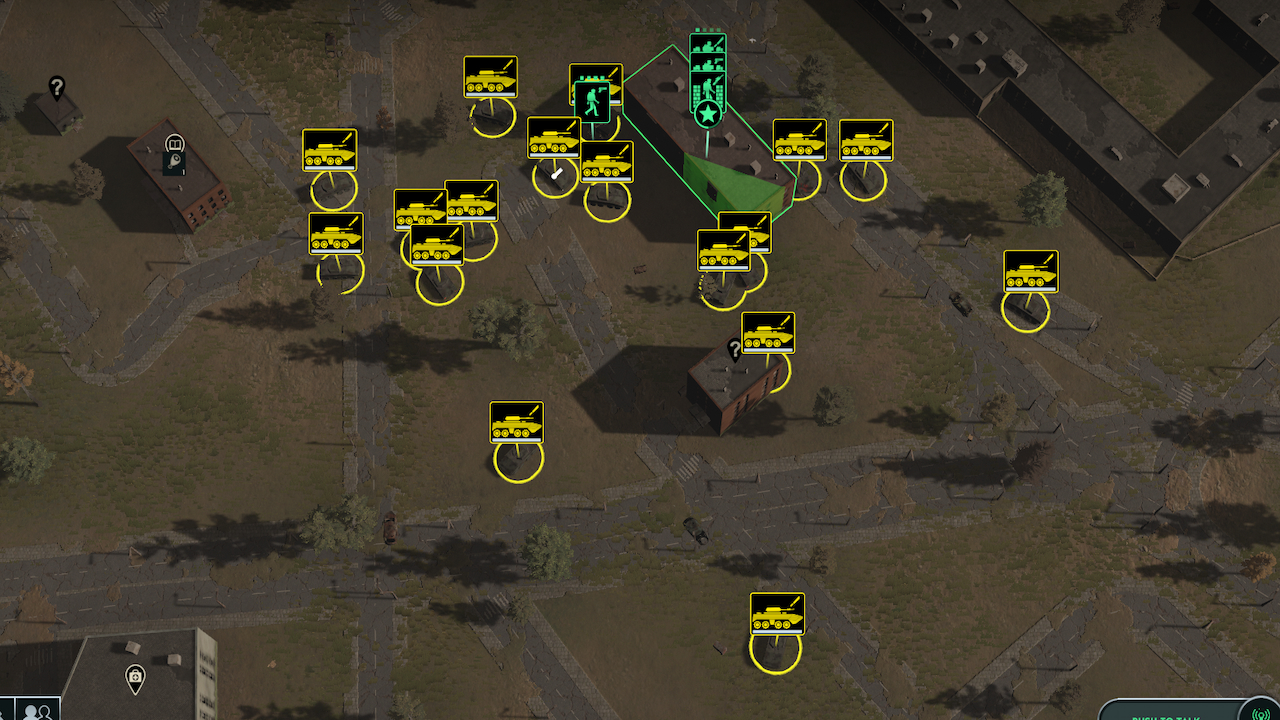This screenshot has height=720, width=1280.
Task: Select the green infantryman unit marker
Action: click(x=594, y=104)
